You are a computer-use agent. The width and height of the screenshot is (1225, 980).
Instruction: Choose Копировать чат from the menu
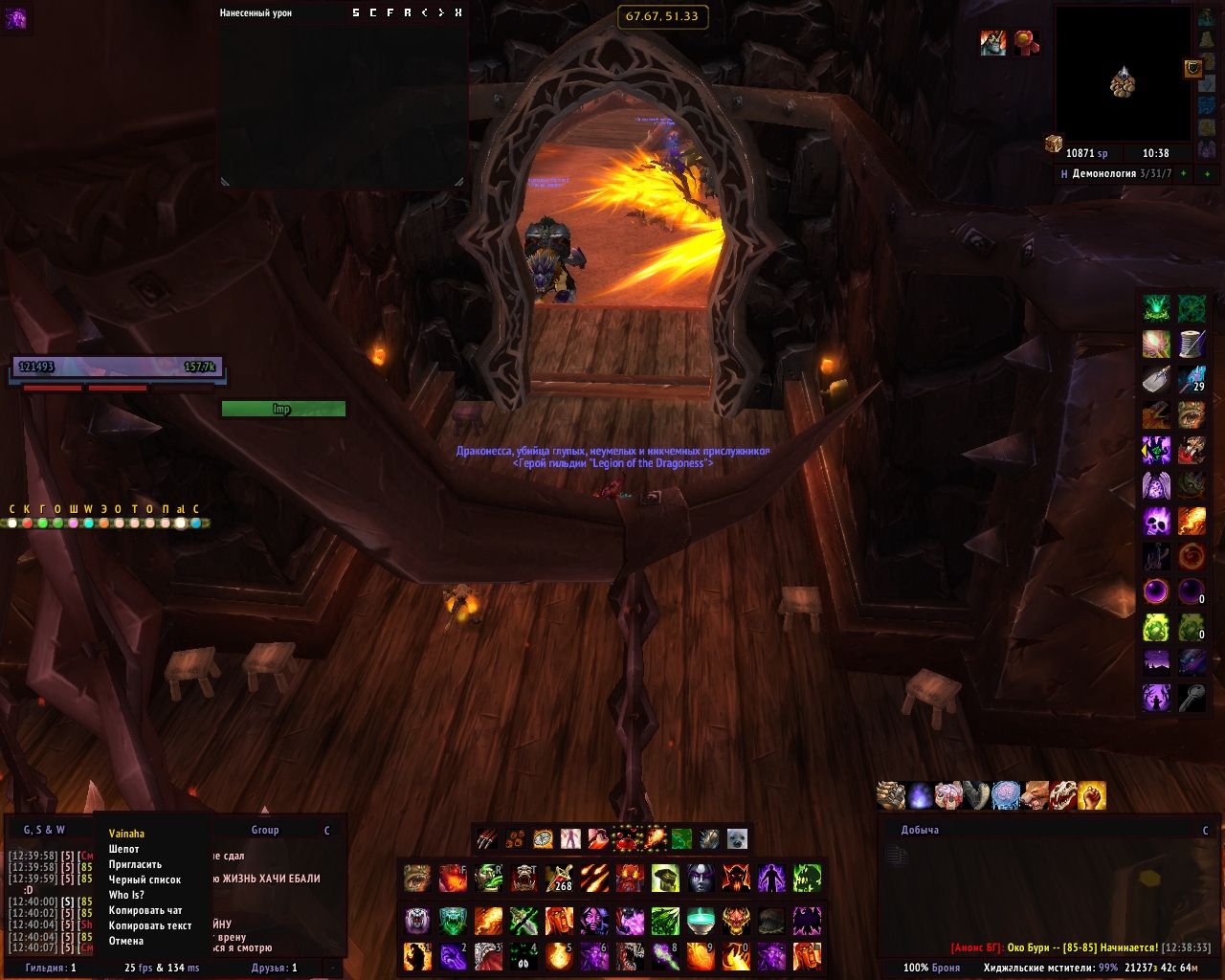[x=145, y=910]
